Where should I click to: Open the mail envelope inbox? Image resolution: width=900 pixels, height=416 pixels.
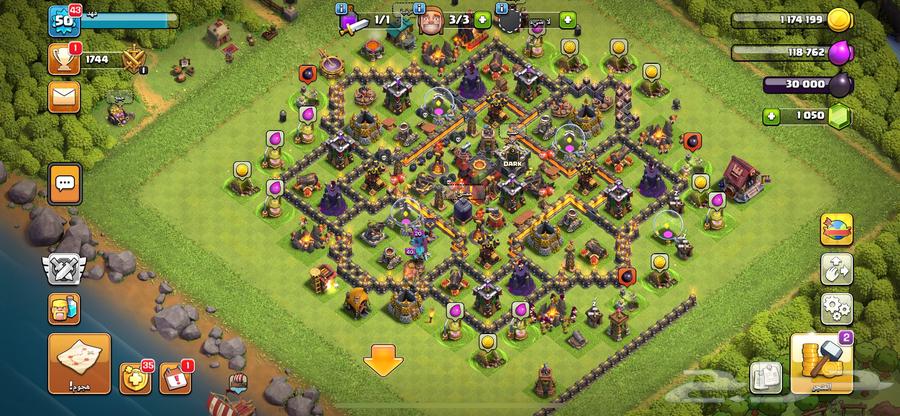(x=64, y=97)
